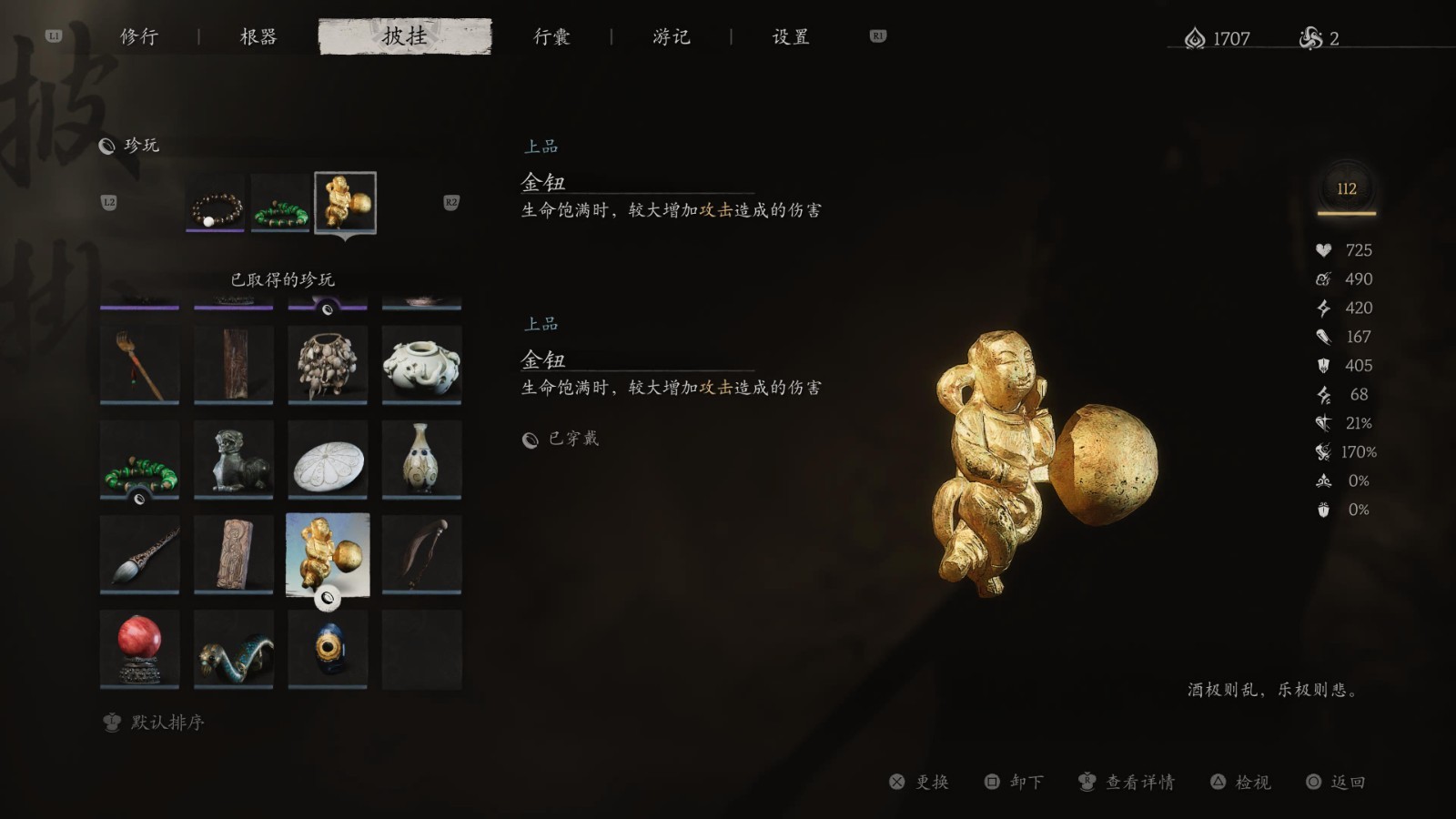Select the green bead bracelet in the grid

140,459
